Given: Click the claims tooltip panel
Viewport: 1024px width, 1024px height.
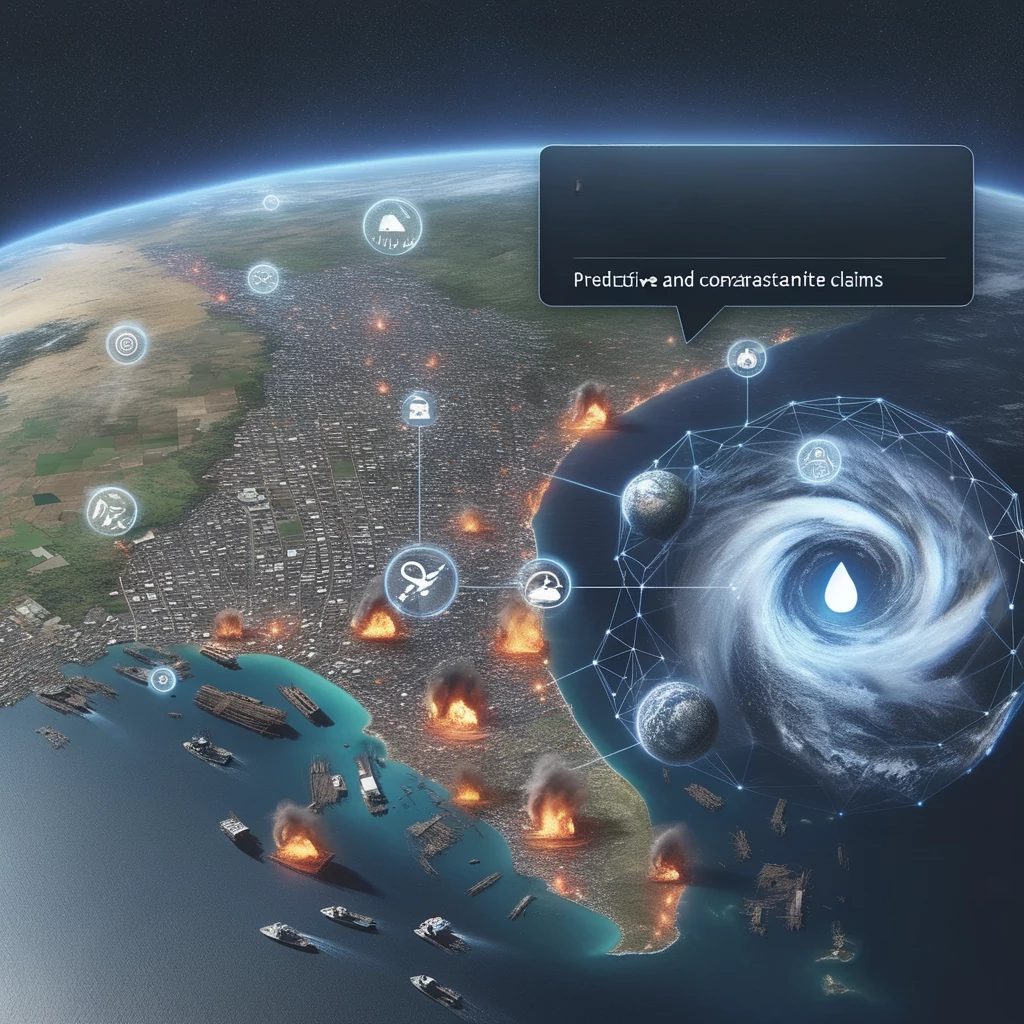Looking at the screenshot, I should pos(755,226).
